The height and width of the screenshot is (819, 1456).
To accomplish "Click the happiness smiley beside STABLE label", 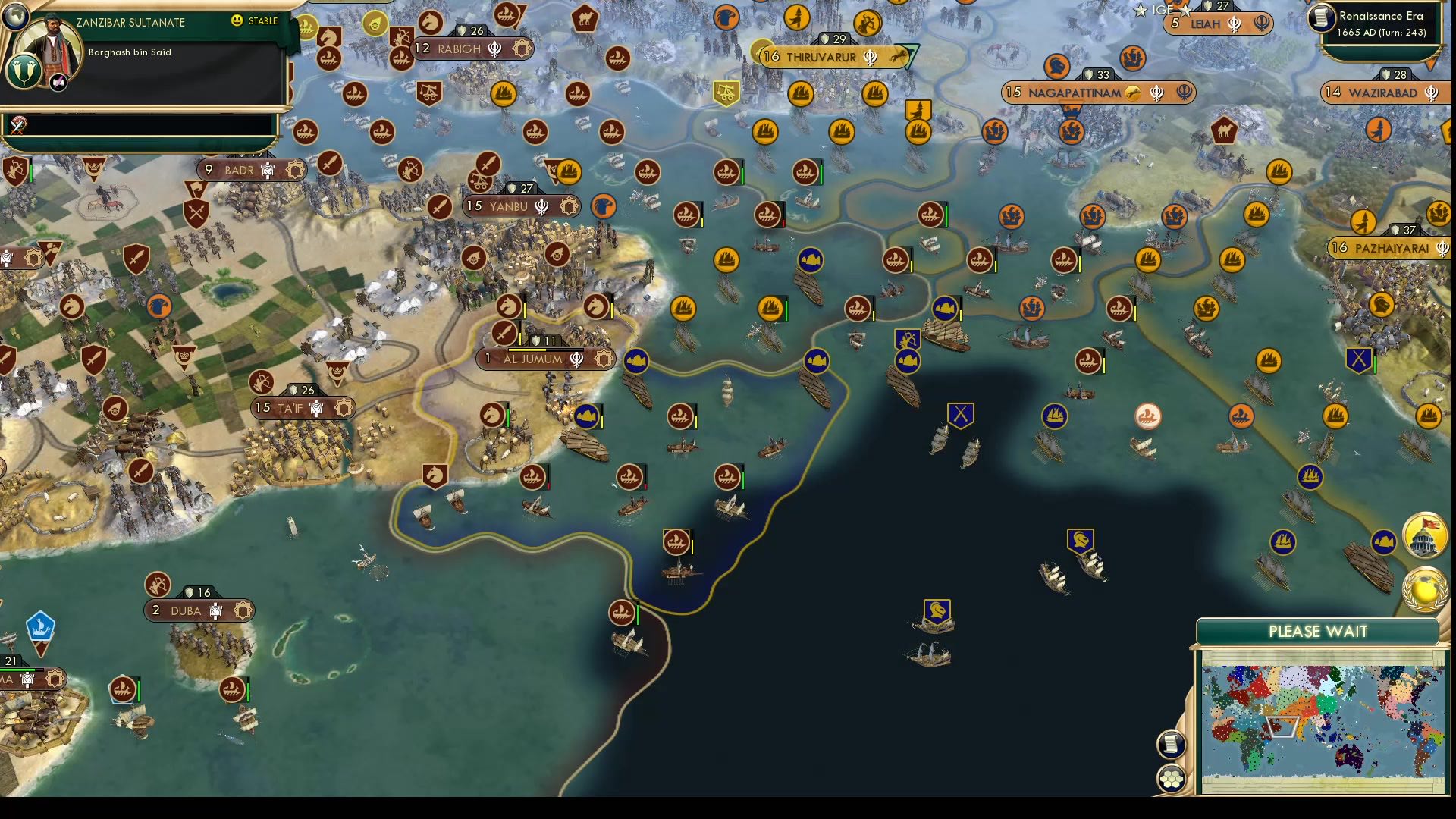I will pyautogui.click(x=237, y=20).
